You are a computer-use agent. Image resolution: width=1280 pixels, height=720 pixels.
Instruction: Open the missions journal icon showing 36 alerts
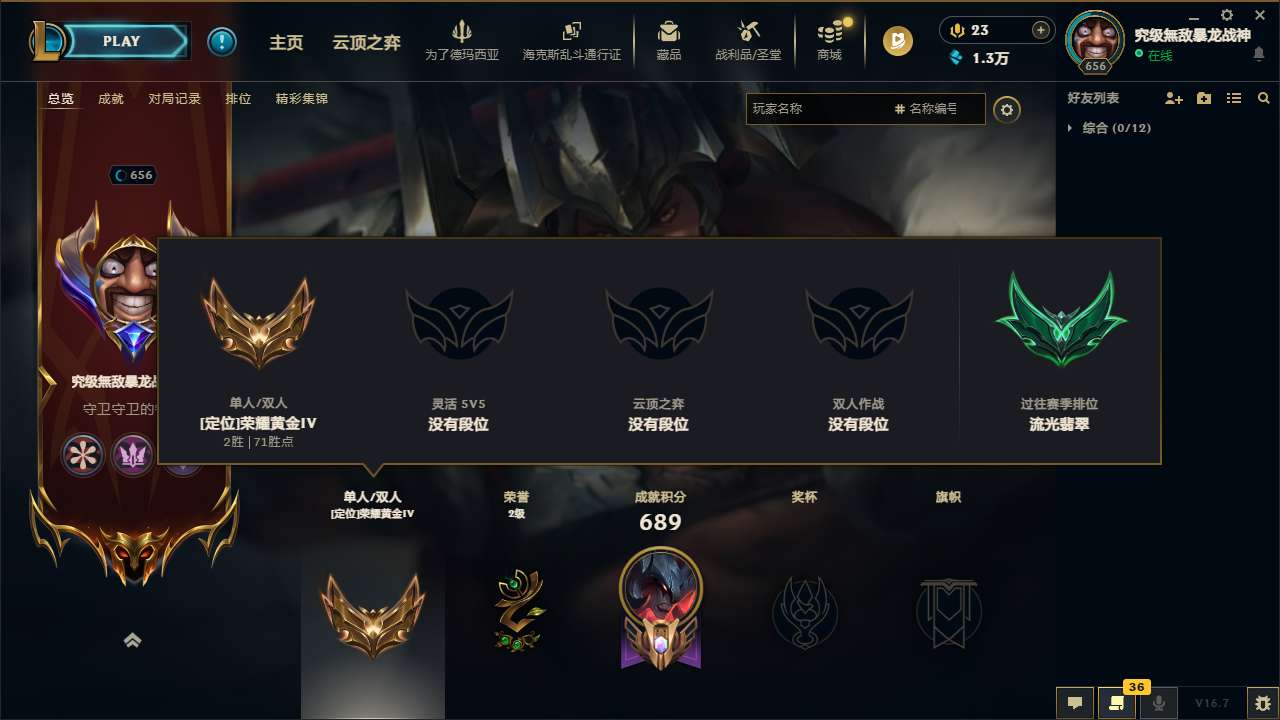click(x=1117, y=703)
